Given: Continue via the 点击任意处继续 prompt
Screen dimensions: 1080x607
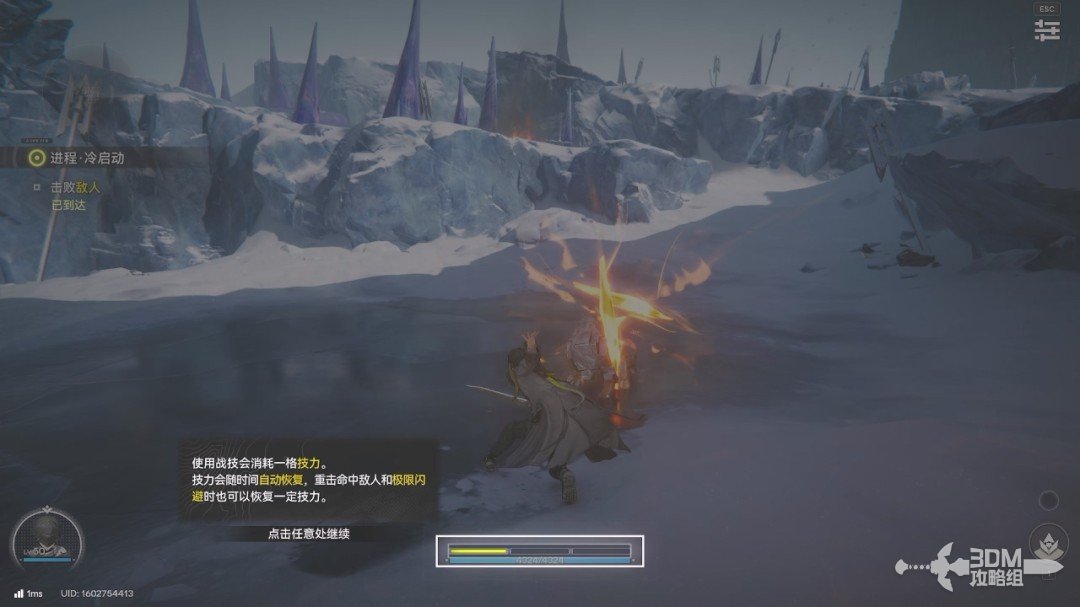Looking at the screenshot, I should tap(309, 533).
